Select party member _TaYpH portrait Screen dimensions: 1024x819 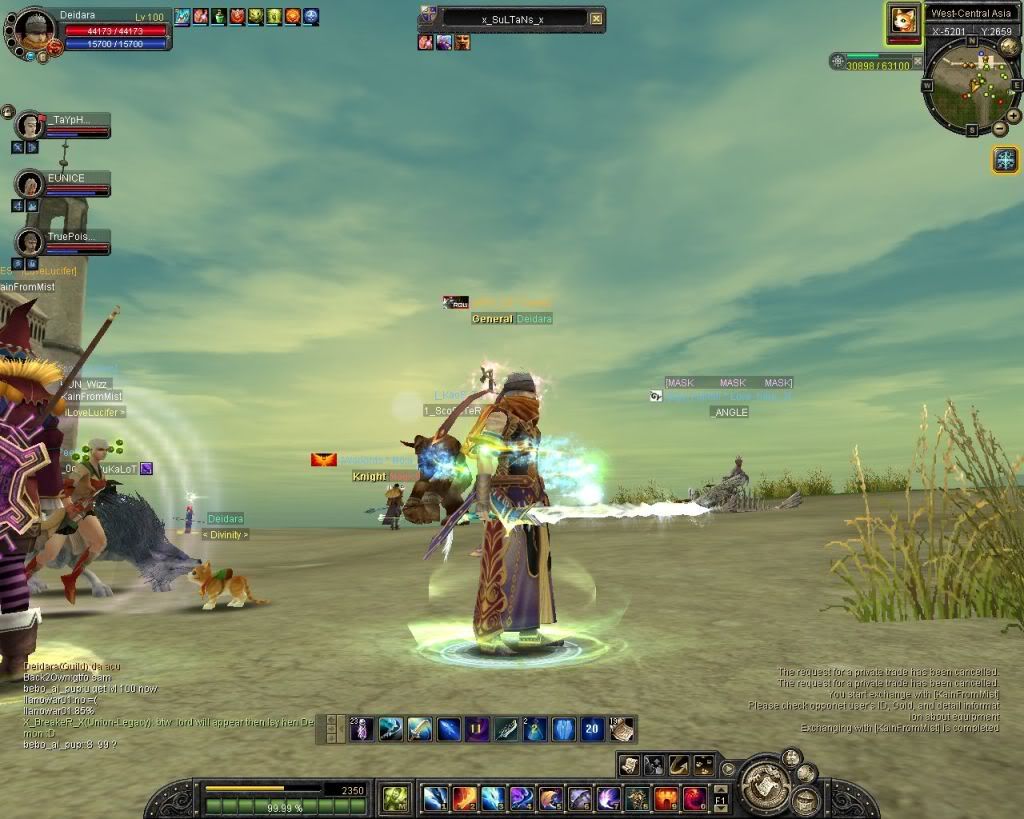(30, 125)
